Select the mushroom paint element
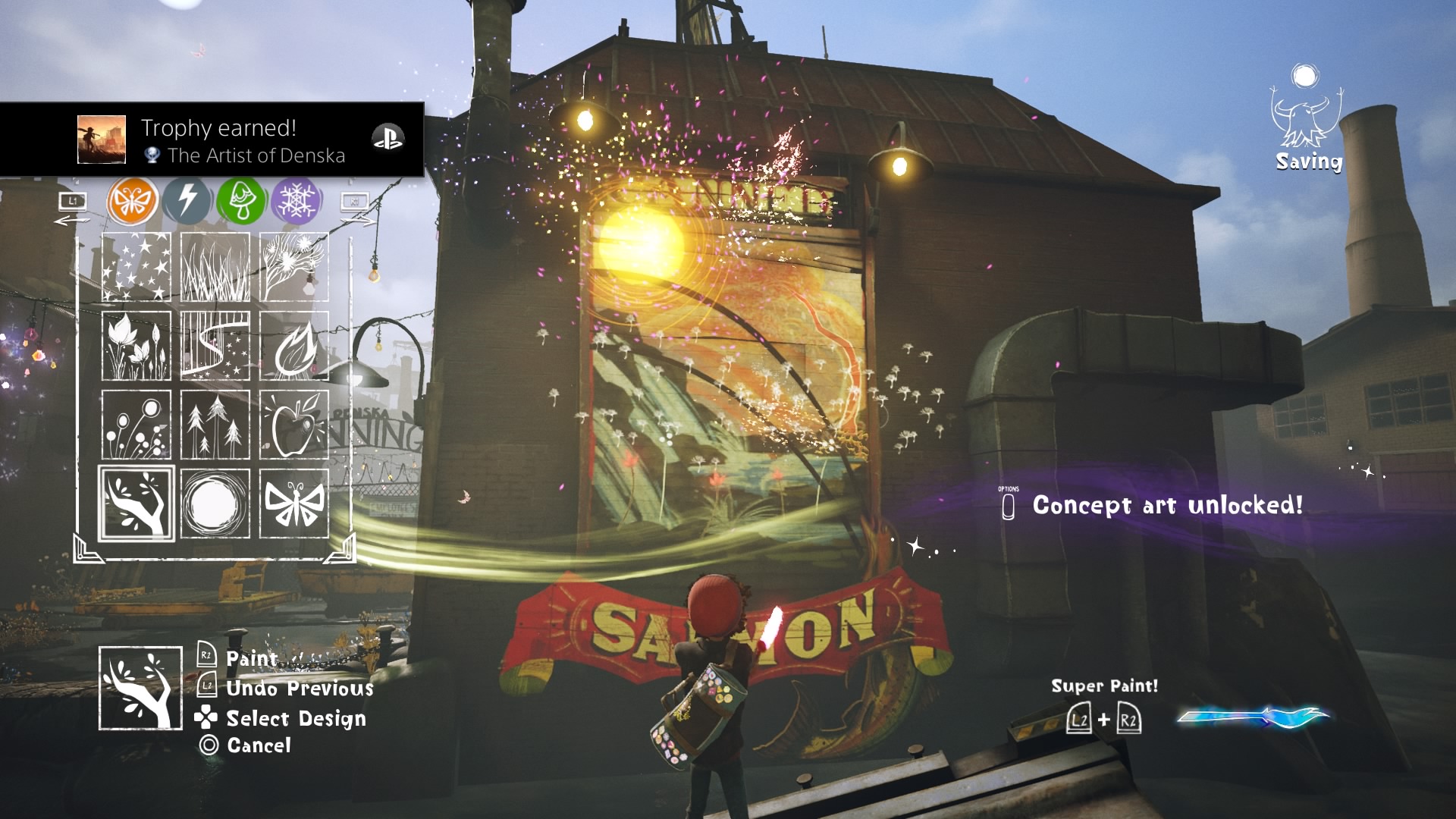This screenshot has width=1456, height=819. [x=243, y=200]
